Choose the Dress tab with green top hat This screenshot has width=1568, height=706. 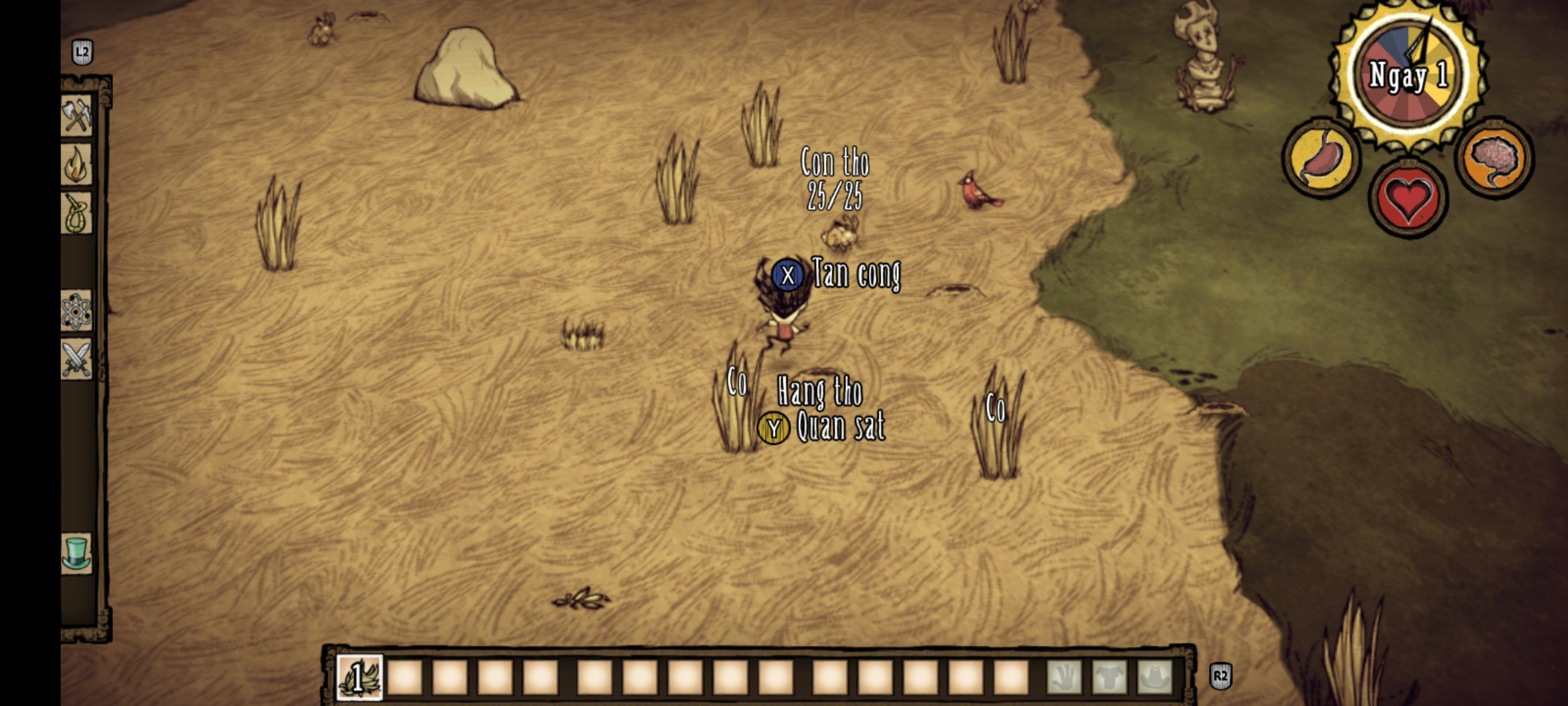pyautogui.click(x=77, y=552)
